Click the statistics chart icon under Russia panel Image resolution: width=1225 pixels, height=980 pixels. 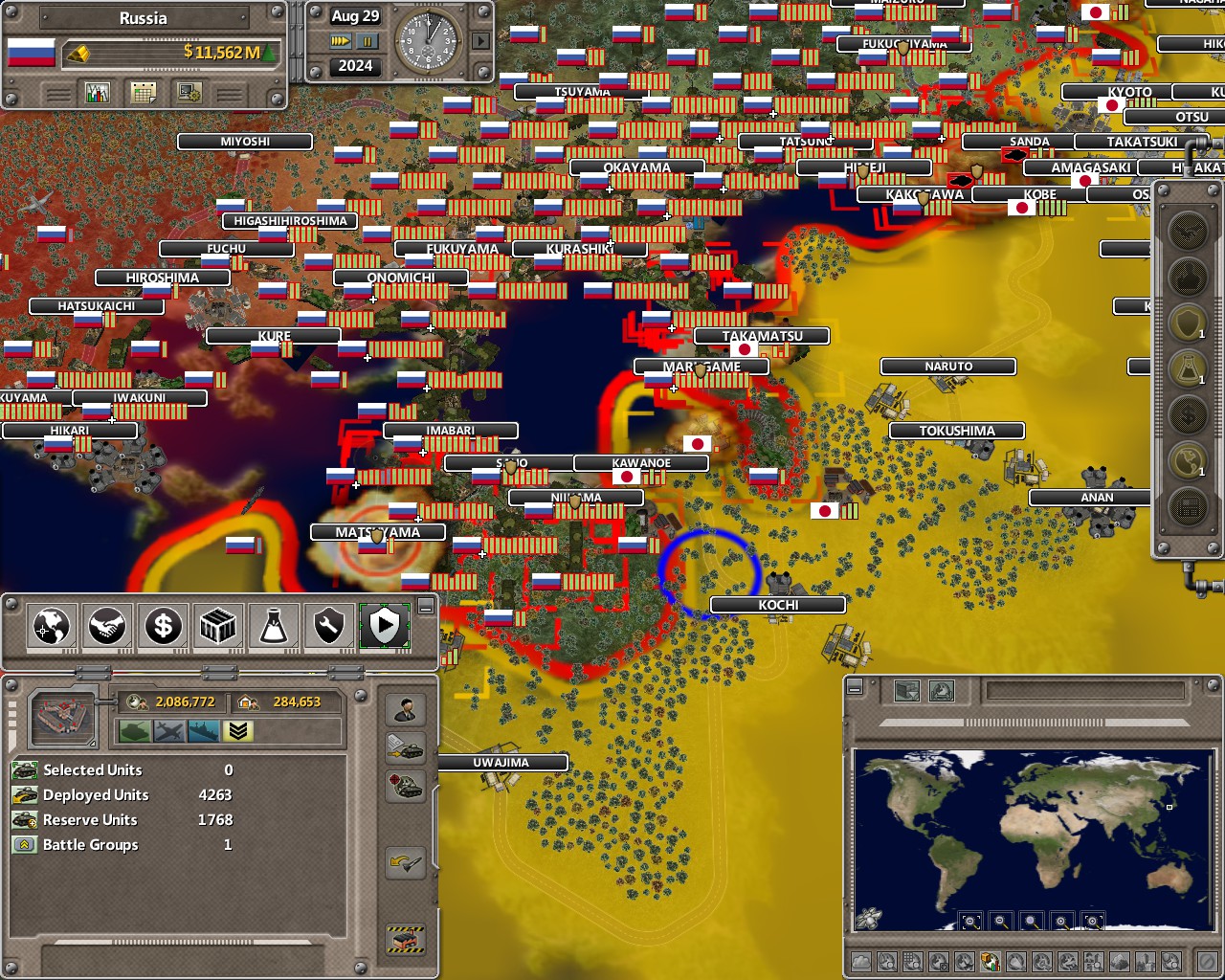[x=98, y=92]
